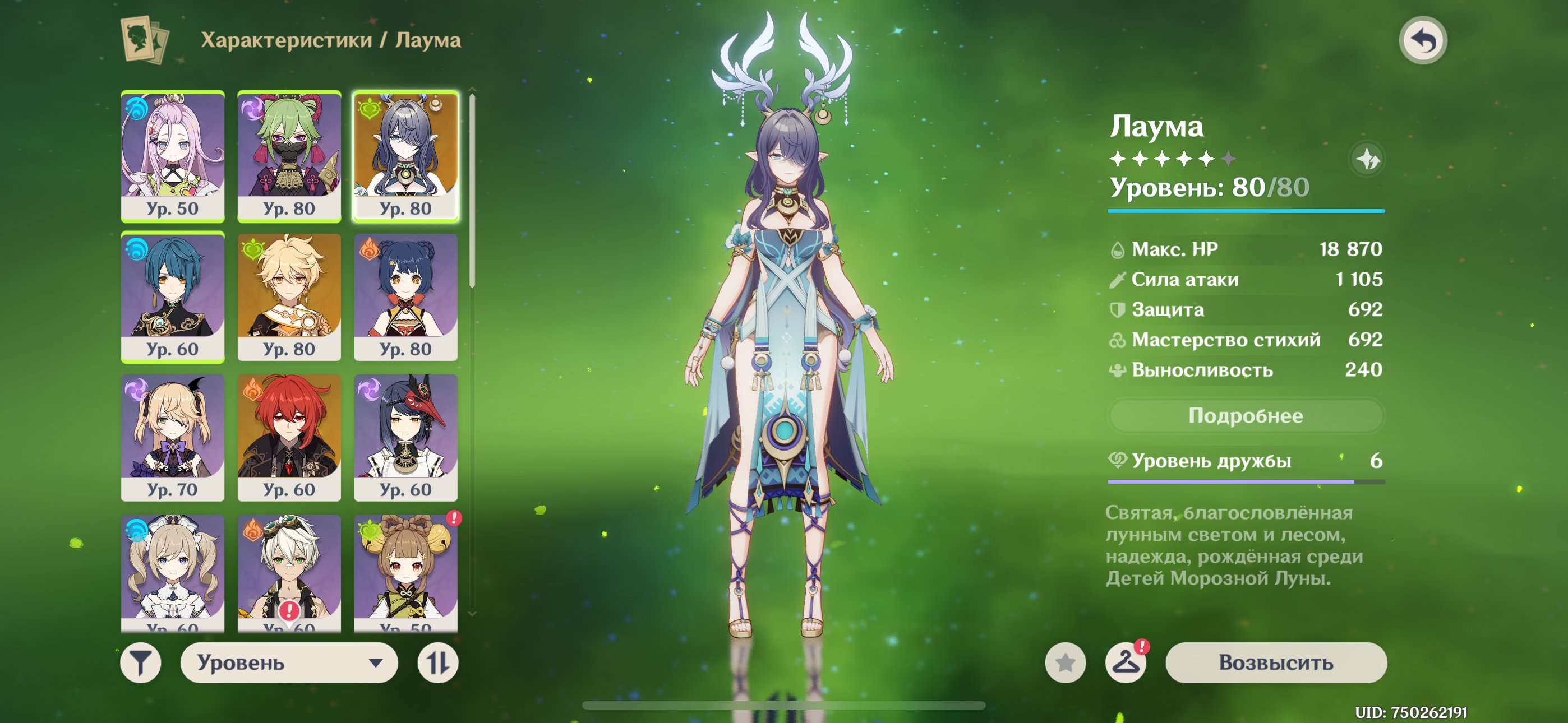Toggle the favorite star button
This screenshot has height=723, width=1568.
coord(1065,662)
